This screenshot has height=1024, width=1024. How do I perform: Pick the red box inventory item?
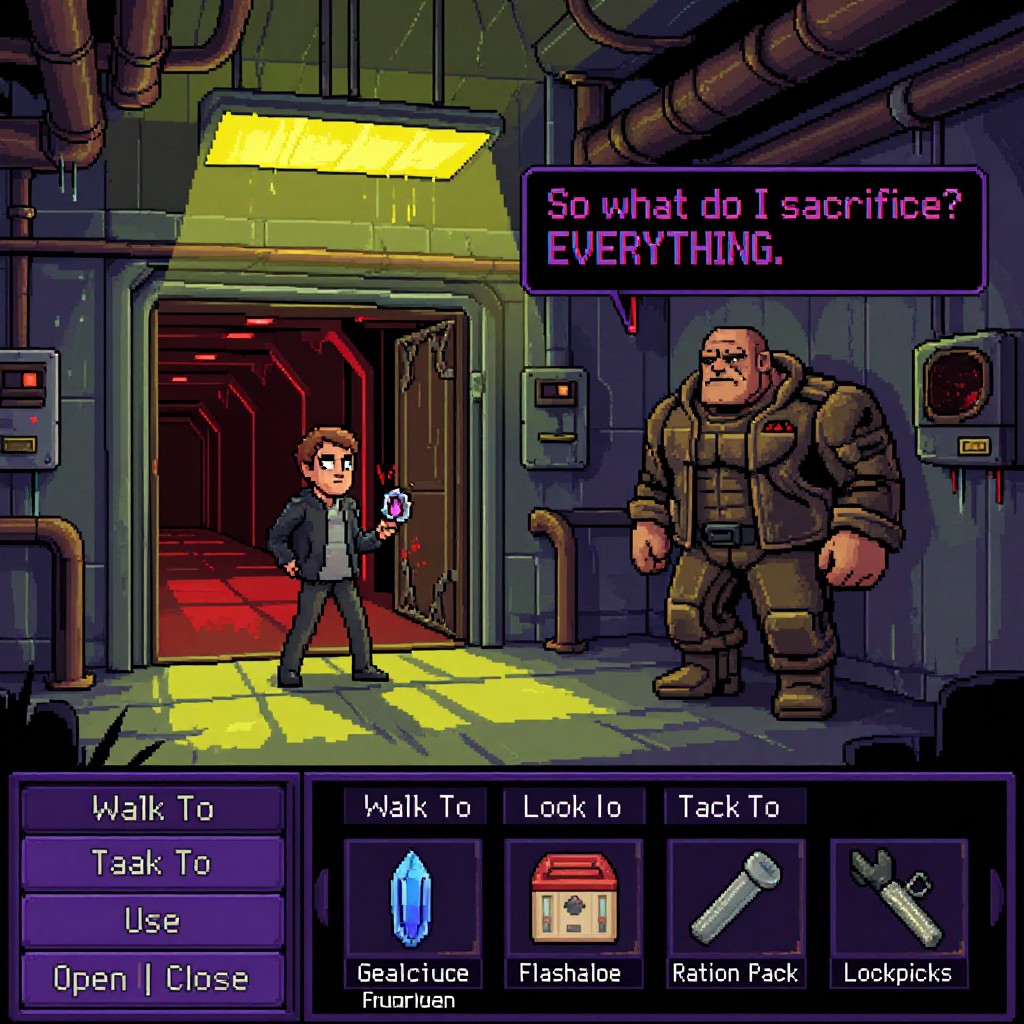573,899
